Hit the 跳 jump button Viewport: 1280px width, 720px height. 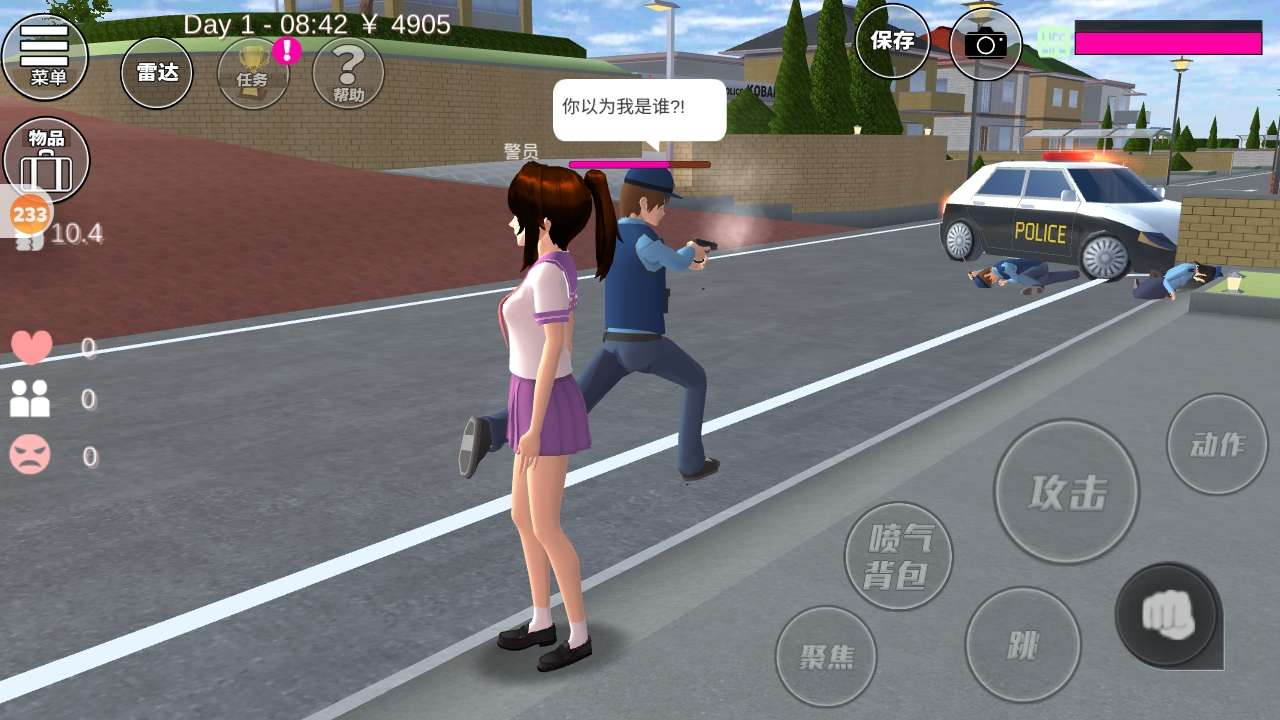(x=1022, y=645)
